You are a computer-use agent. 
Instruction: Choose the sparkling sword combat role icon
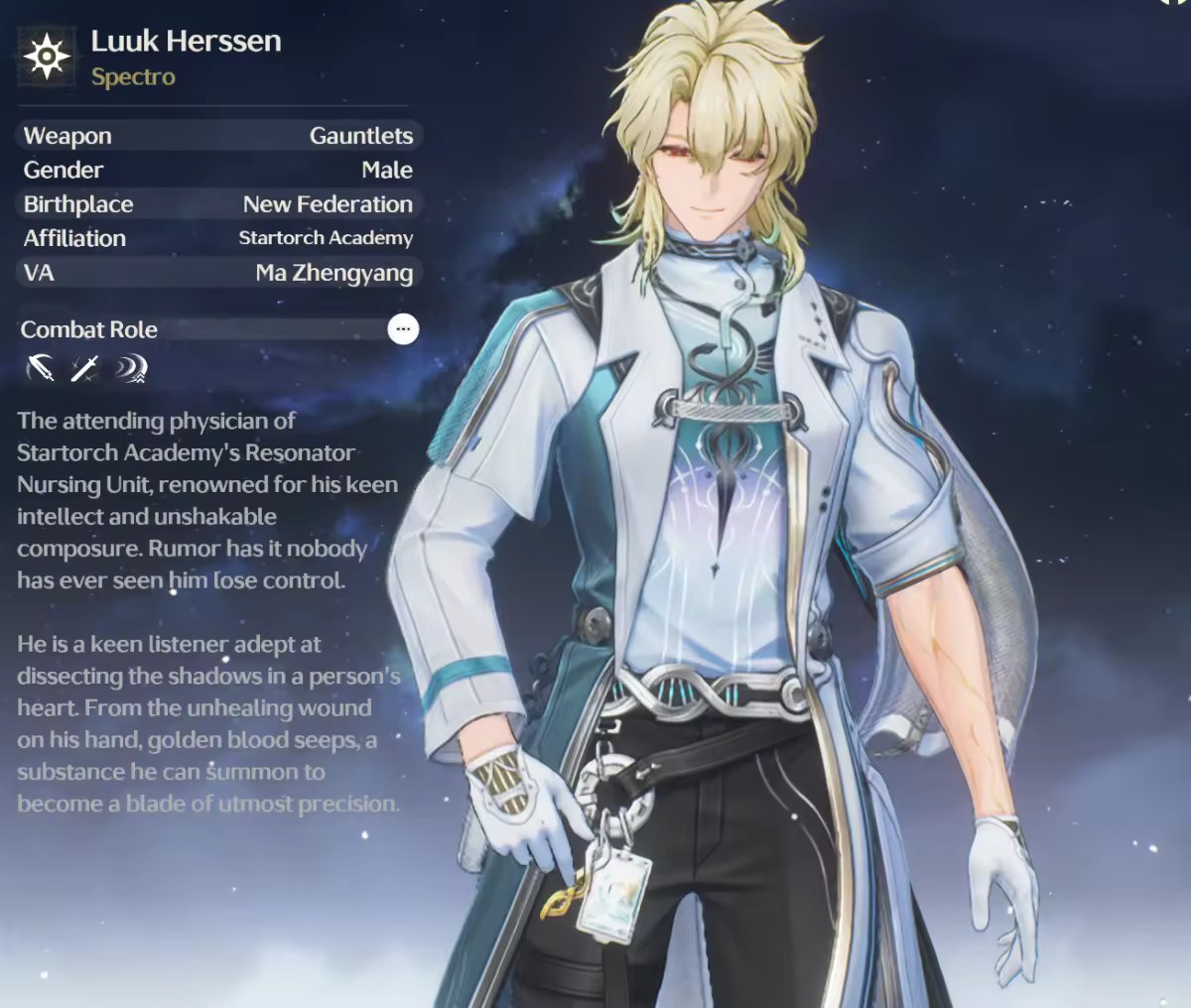click(x=85, y=369)
